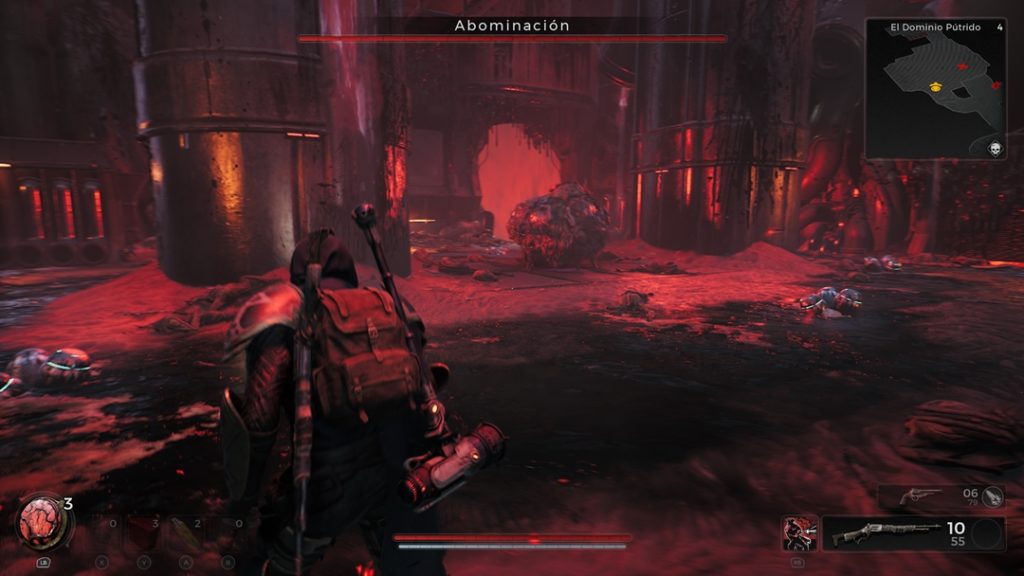Select the yellow player marker on minimap
This screenshot has width=1024, height=576.
935,87
